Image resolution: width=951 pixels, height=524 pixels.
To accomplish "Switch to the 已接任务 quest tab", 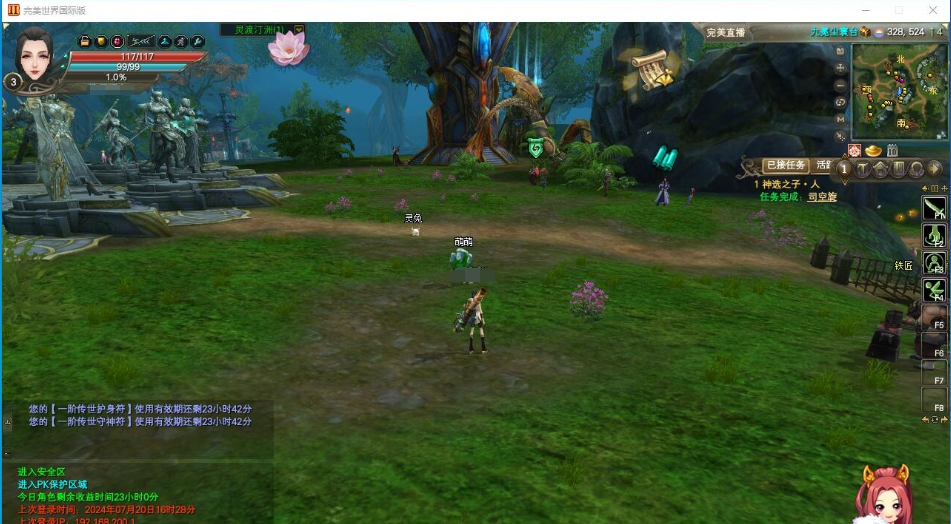I will coord(785,165).
